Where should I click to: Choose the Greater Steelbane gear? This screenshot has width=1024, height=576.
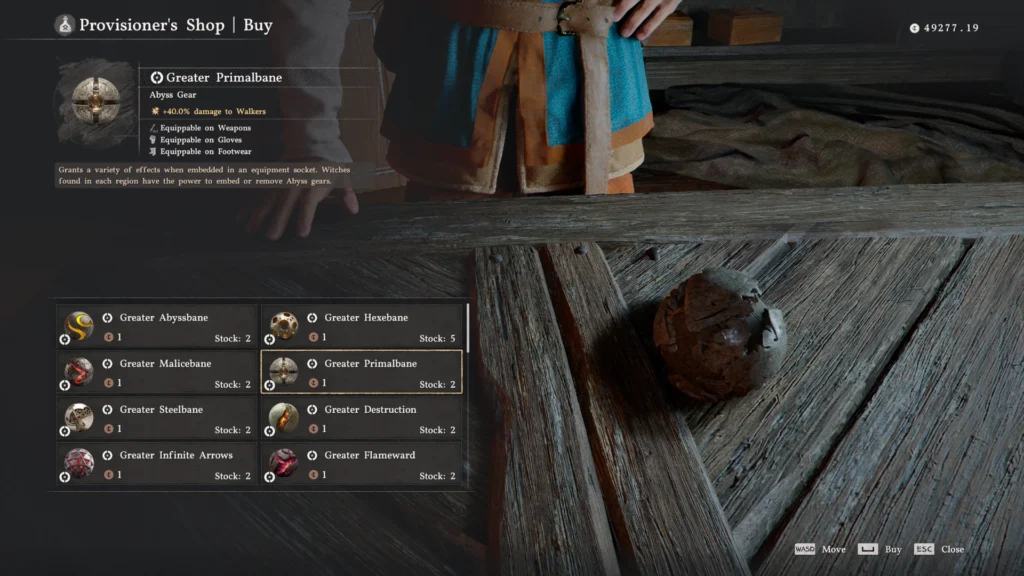[156, 418]
